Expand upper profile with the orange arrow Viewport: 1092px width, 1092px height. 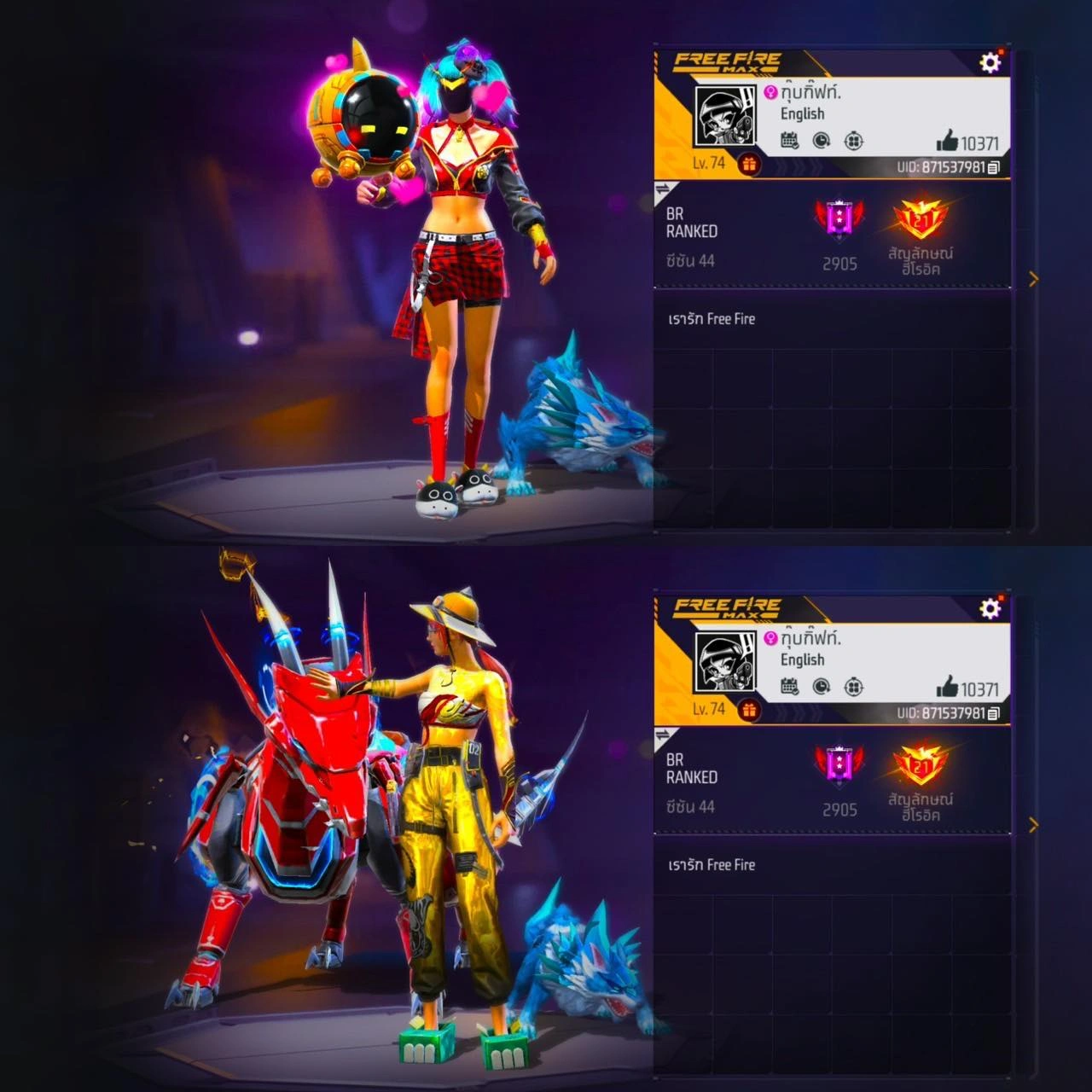click(x=1034, y=279)
